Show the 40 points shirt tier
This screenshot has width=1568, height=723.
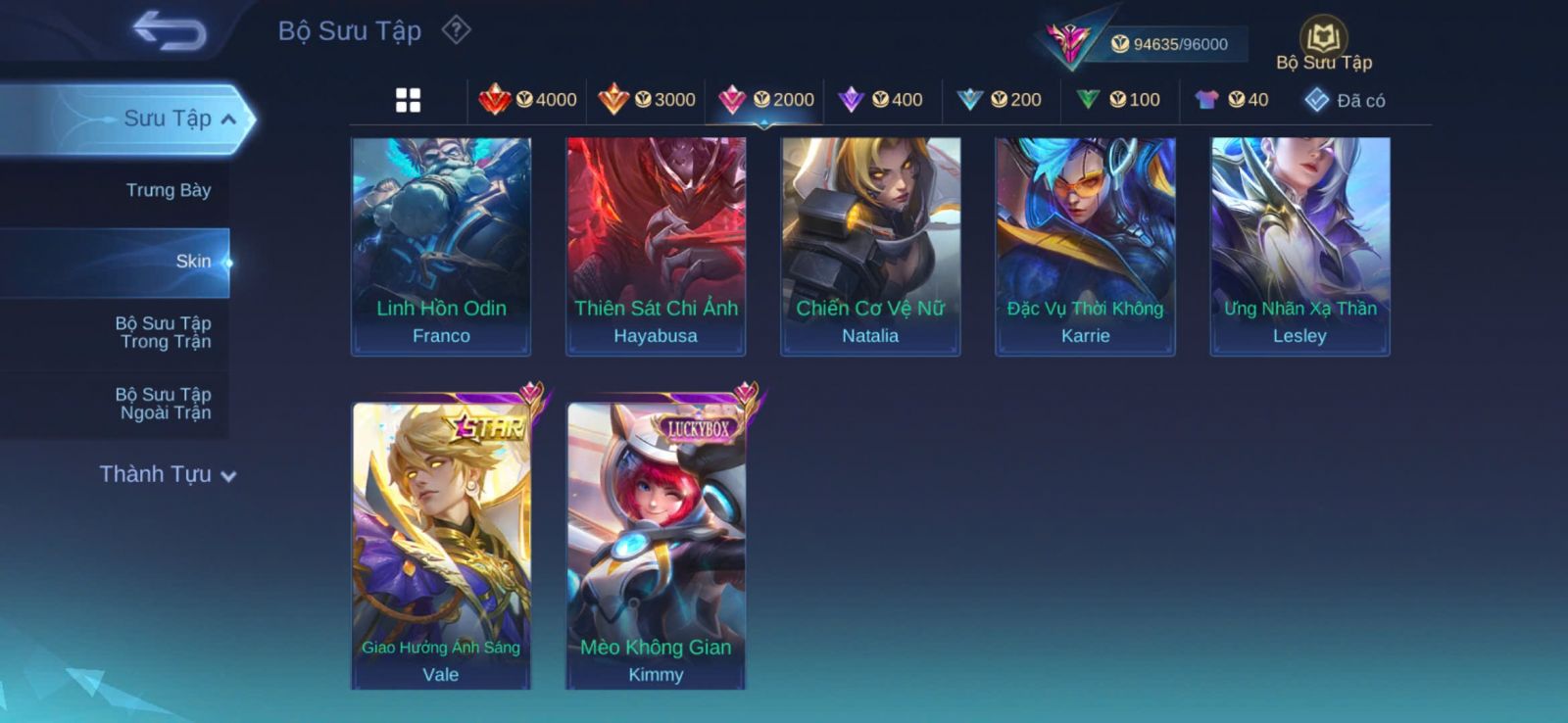[1232, 100]
